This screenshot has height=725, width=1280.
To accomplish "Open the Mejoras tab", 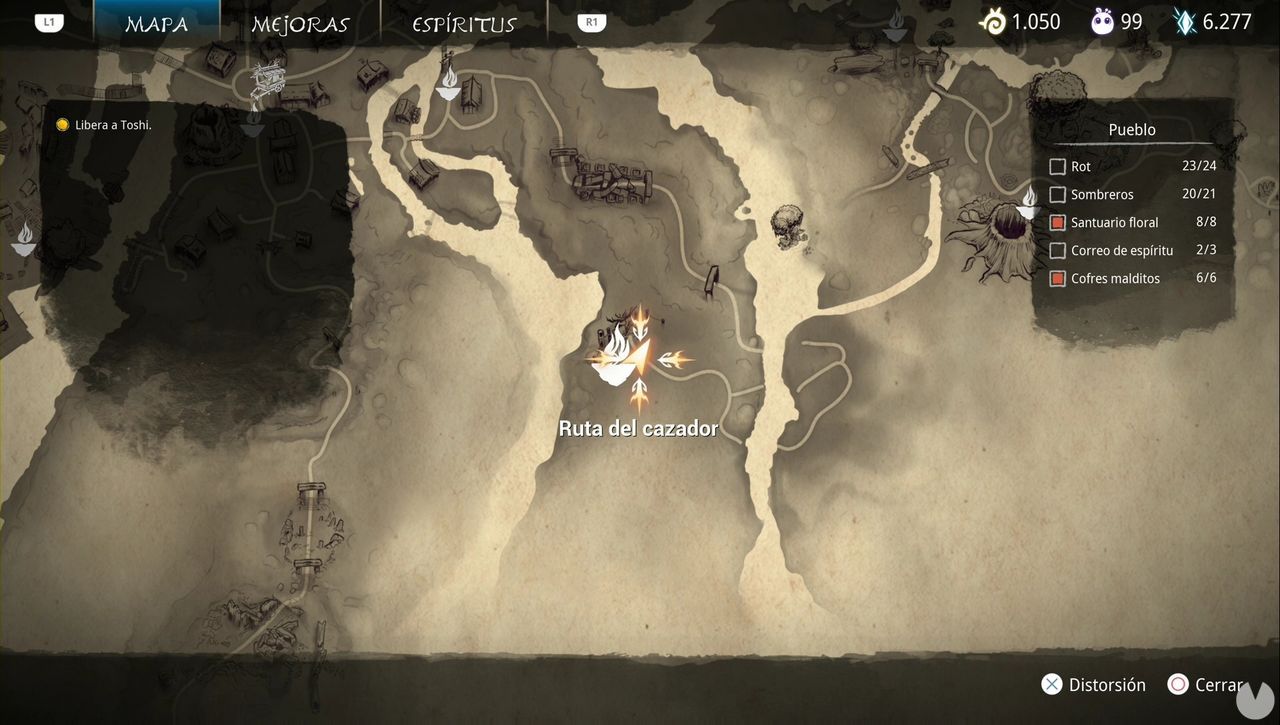I will [300, 24].
